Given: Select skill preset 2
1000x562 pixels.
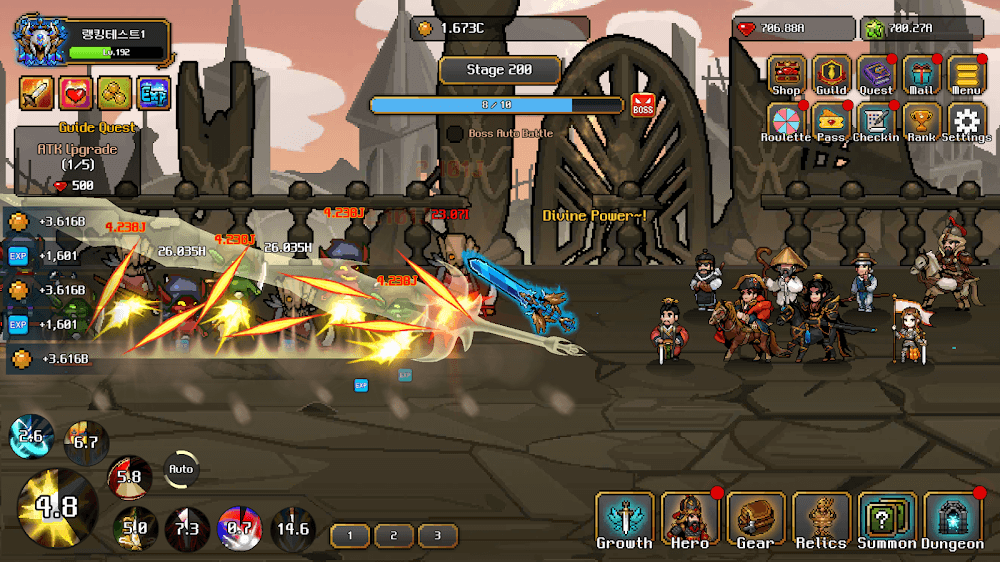Looking at the screenshot, I should click(394, 535).
